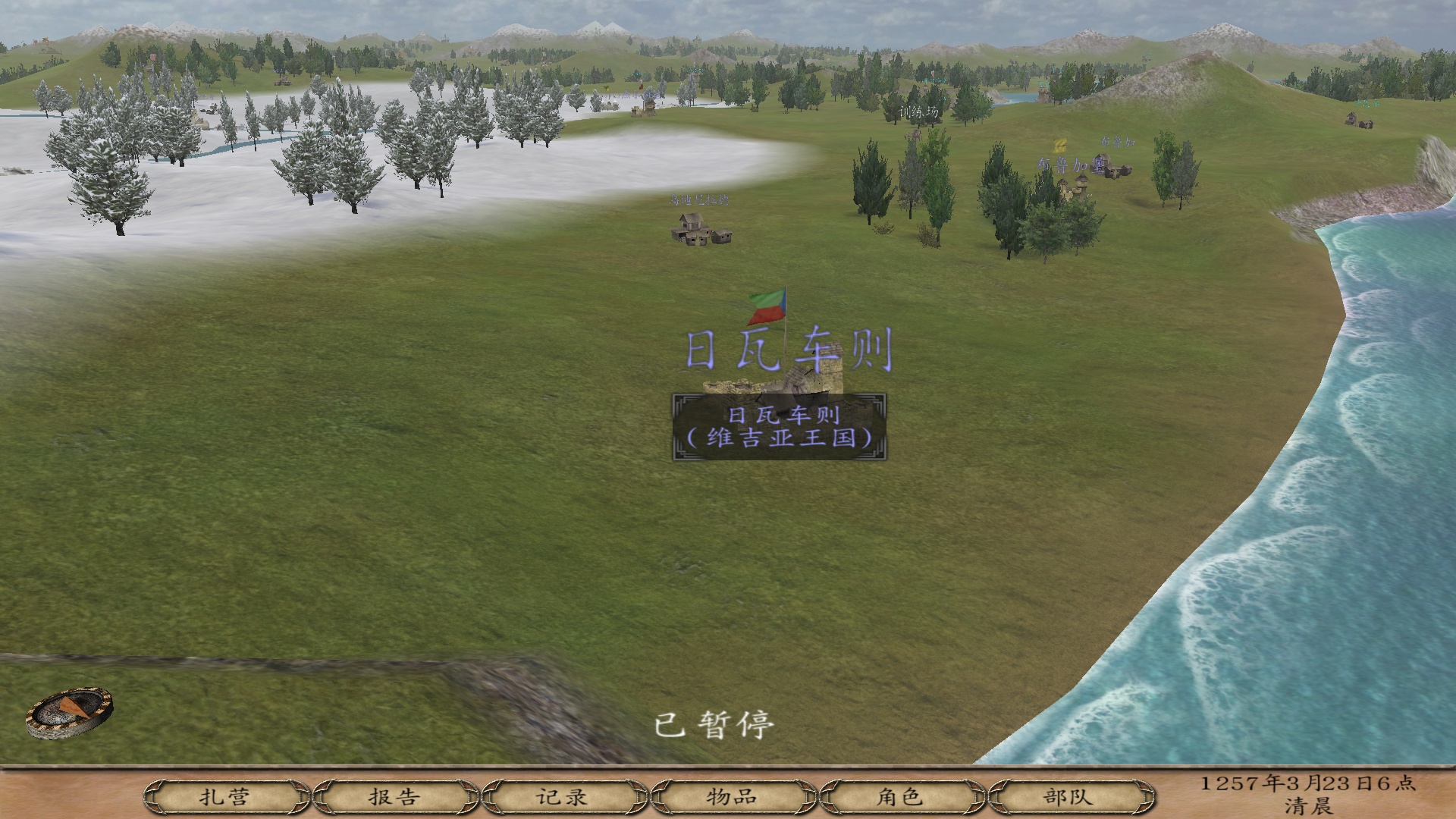
Task: Open the 部队 (Party) screen
Action: 1068,797
